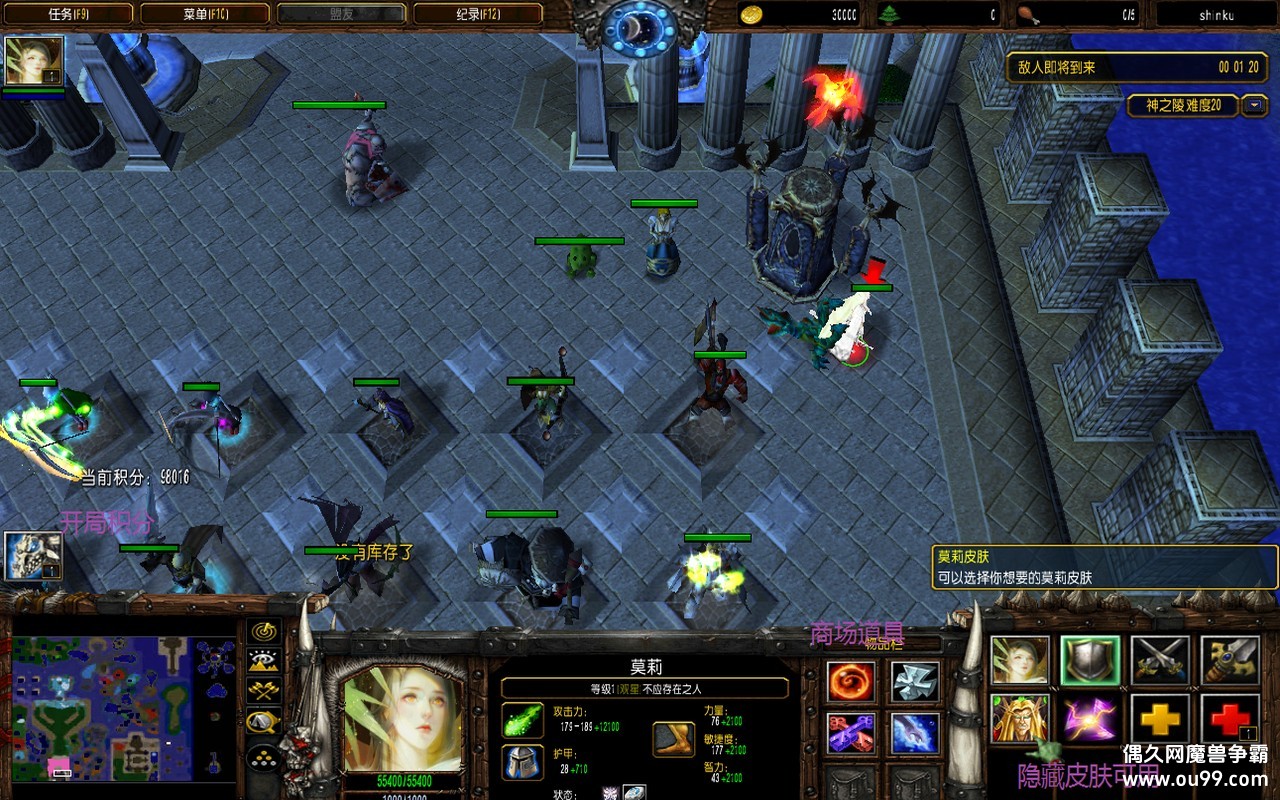Toggle the minimap terrain display button
1280x800 pixels.
coord(264,661)
